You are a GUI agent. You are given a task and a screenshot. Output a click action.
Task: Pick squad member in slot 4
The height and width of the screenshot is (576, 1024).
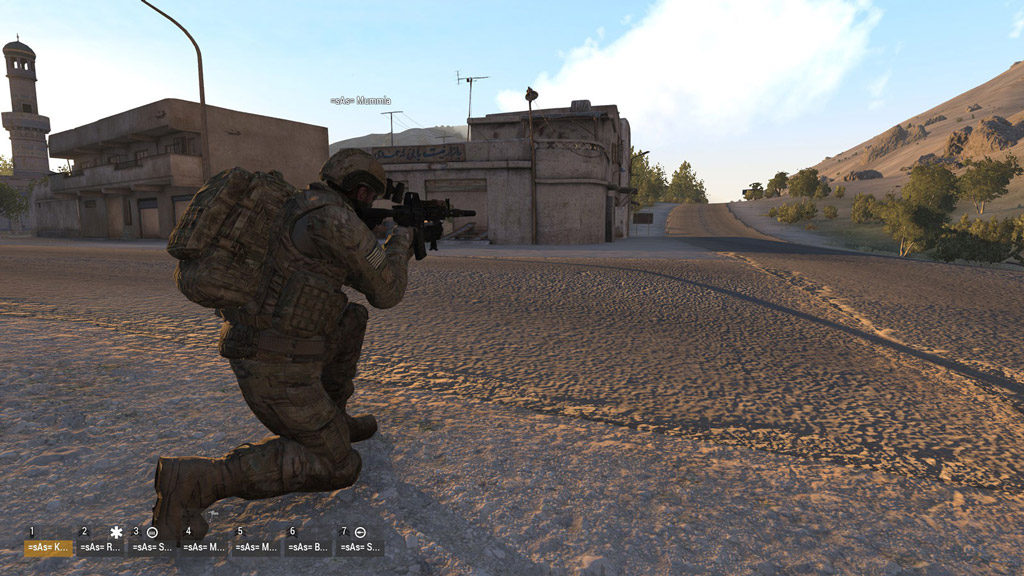(x=204, y=547)
